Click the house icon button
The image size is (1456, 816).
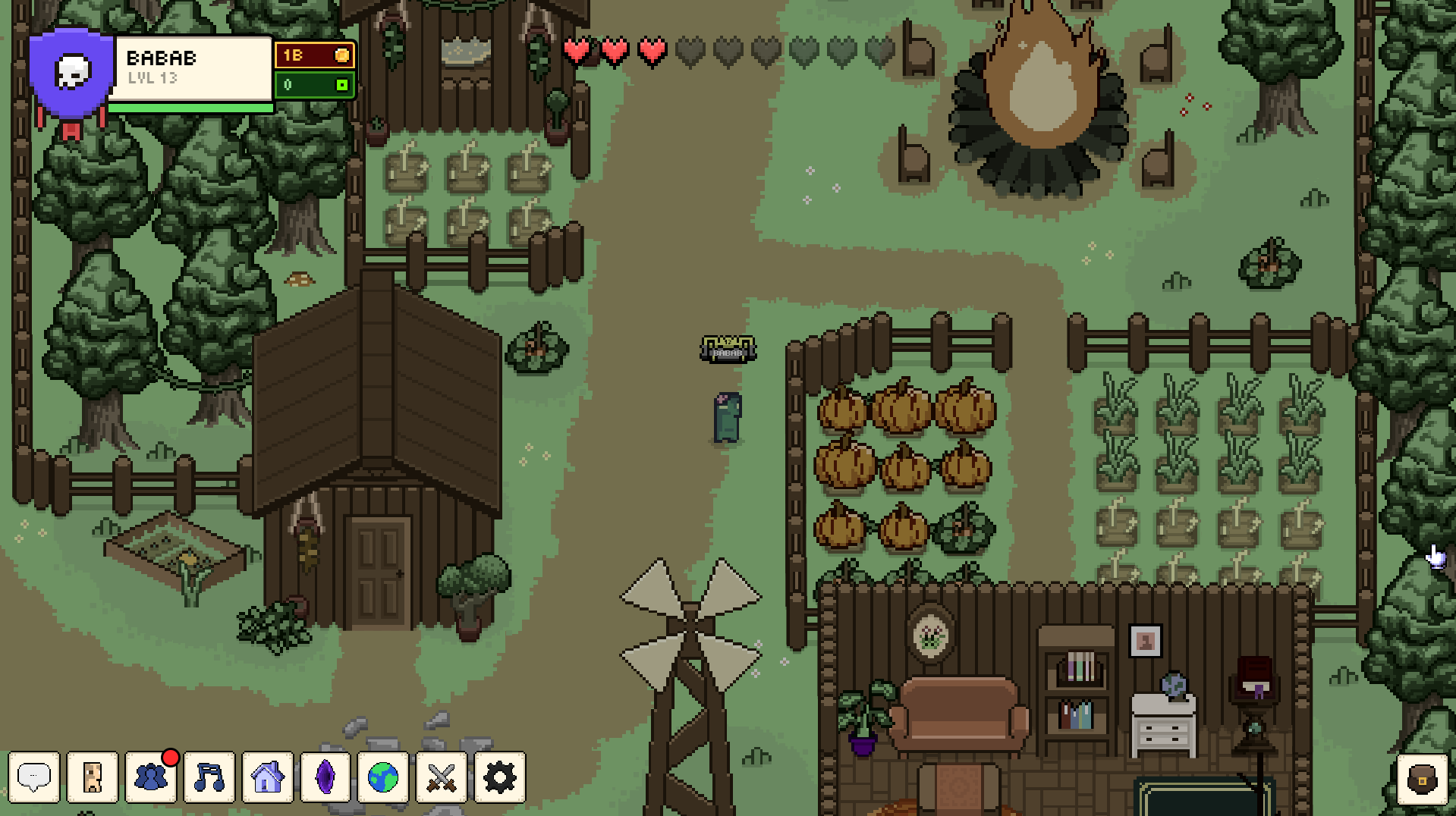(x=267, y=777)
